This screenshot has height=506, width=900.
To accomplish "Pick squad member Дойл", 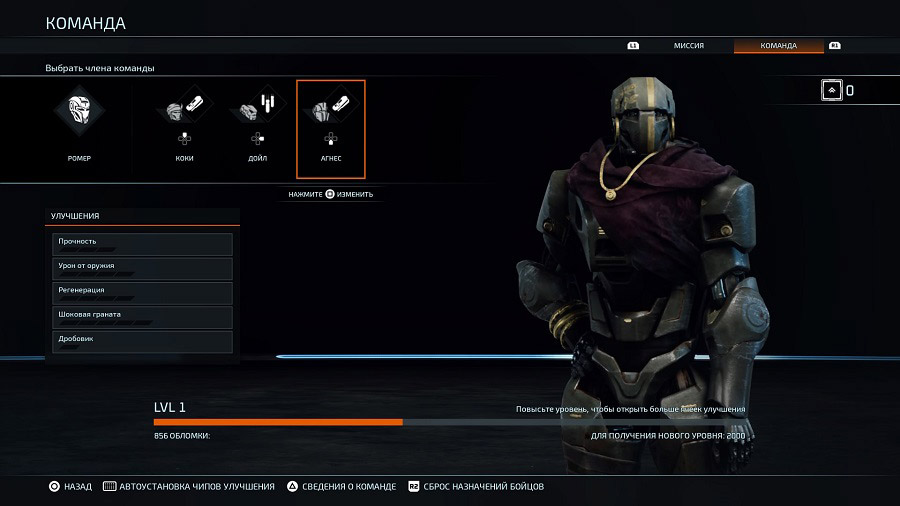I will (x=257, y=125).
